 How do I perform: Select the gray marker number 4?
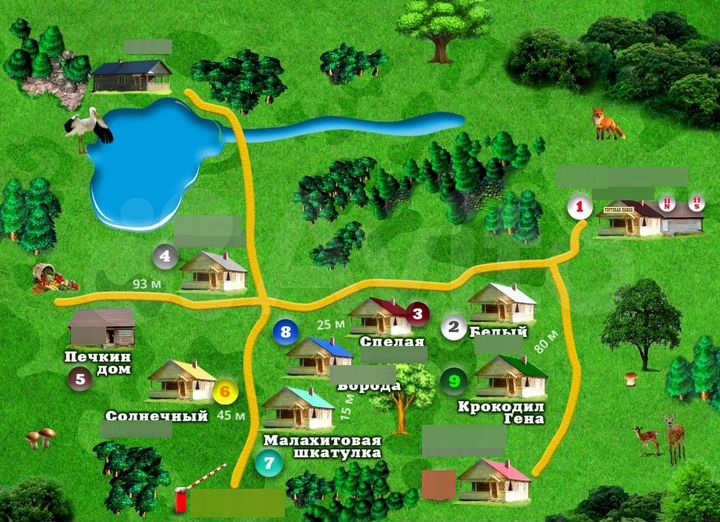tap(164, 257)
